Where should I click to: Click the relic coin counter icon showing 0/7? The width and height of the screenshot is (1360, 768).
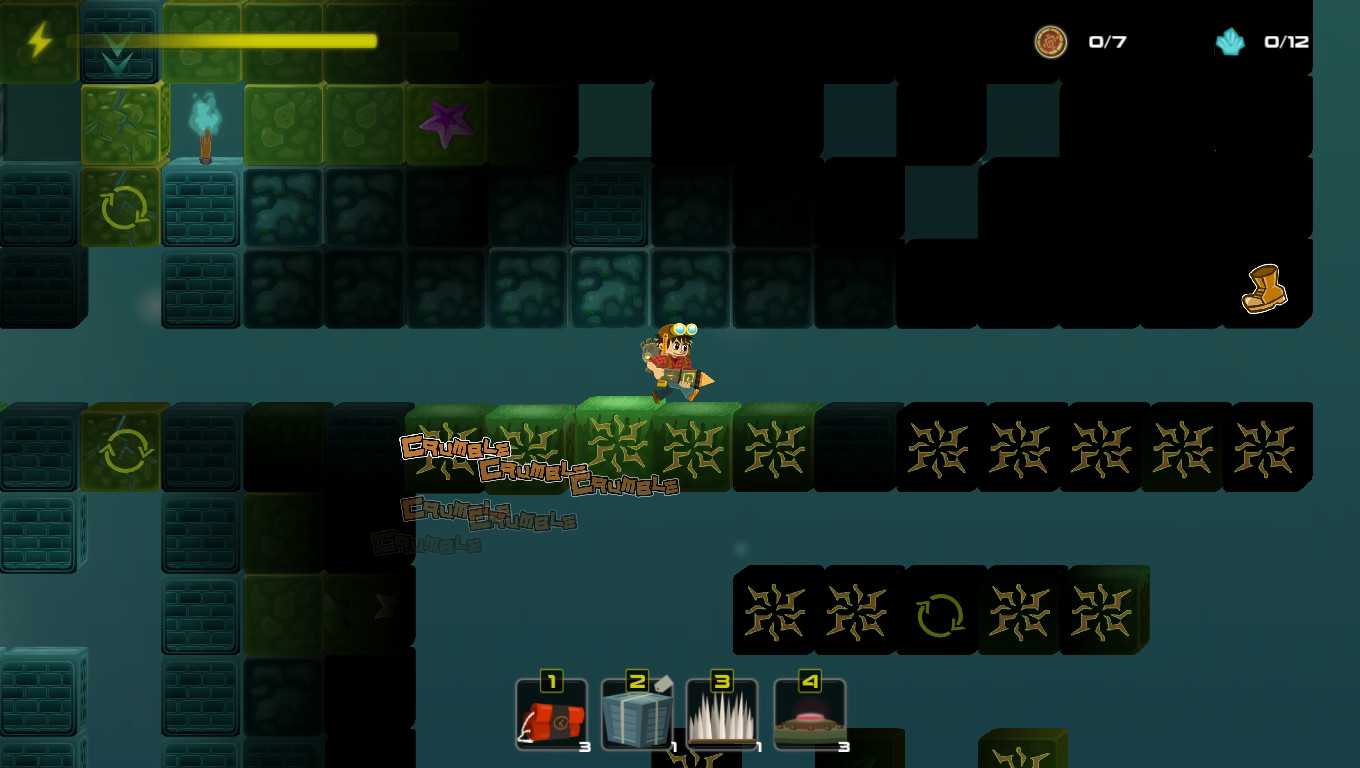1052,43
